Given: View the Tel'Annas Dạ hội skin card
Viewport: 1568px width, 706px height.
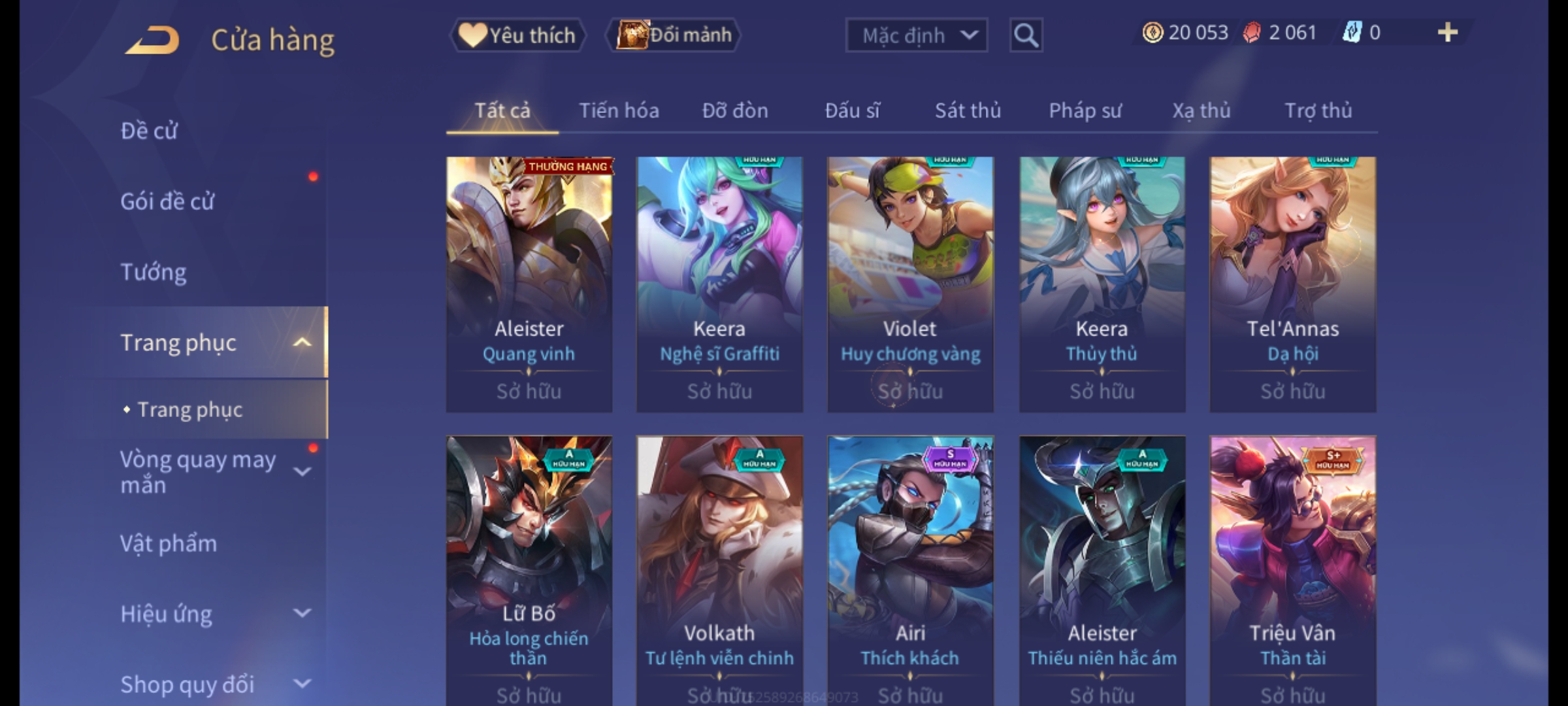Looking at the screenshot, I should tap(1292, 284).
